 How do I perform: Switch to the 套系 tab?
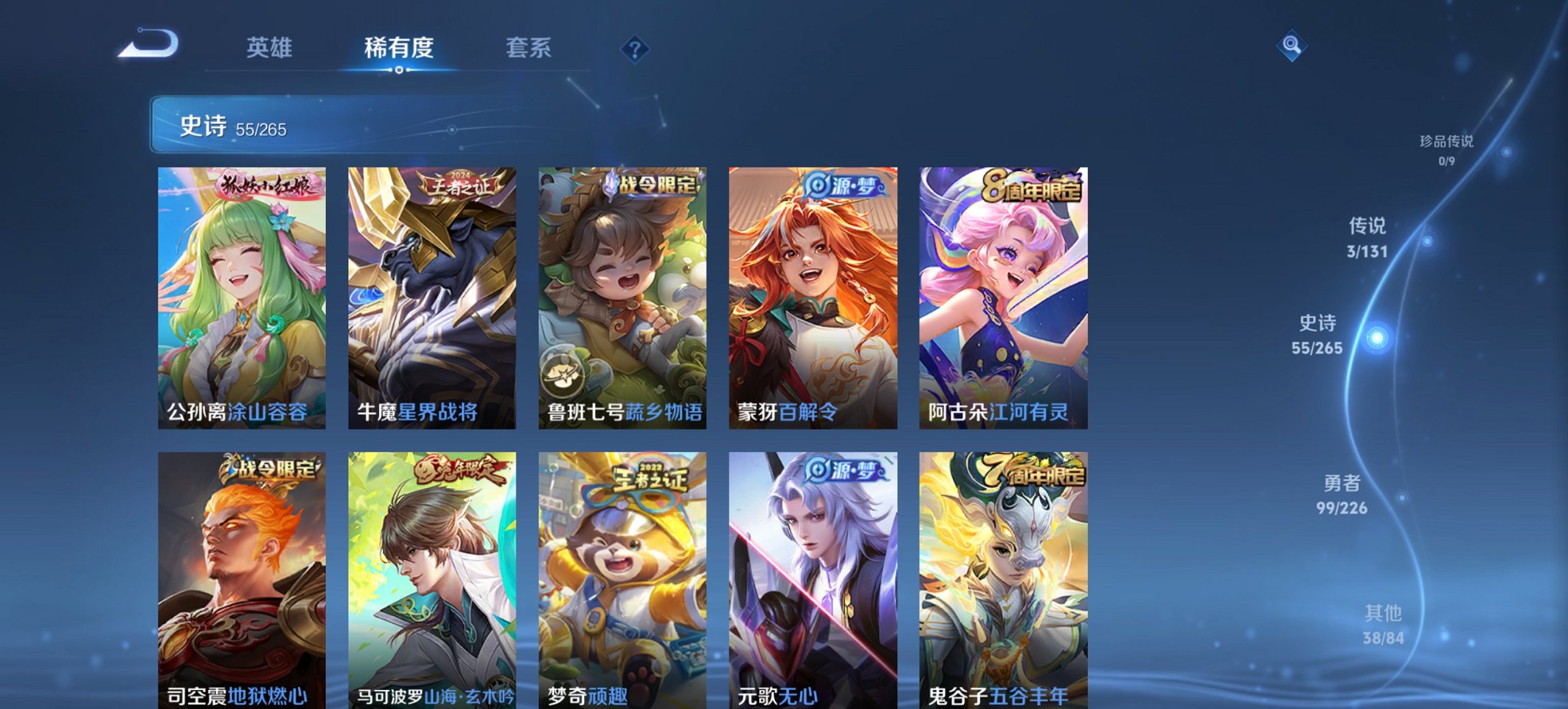tap(529, 48)
